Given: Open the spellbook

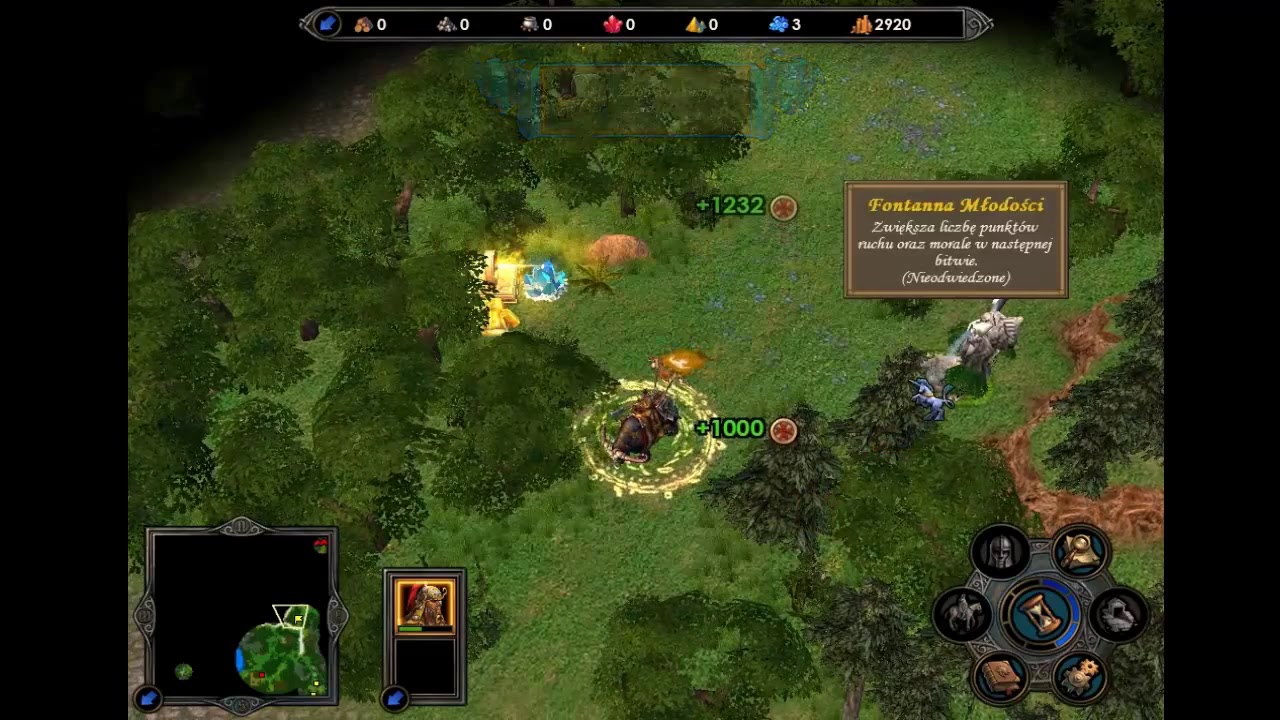Looking at the screenshot, I should click(x=1001, y=676).
